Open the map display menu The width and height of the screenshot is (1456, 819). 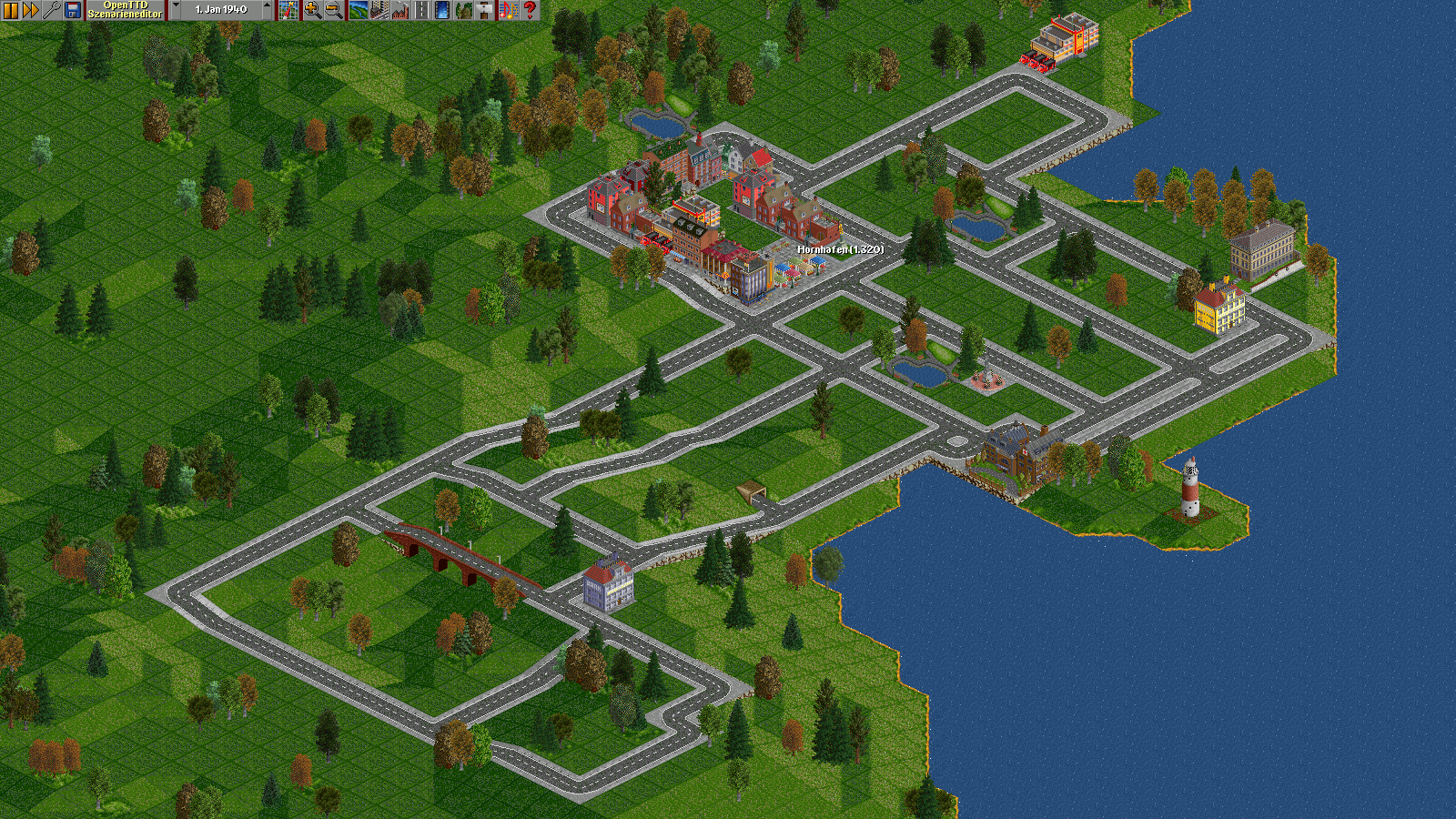tap(288, 10)
